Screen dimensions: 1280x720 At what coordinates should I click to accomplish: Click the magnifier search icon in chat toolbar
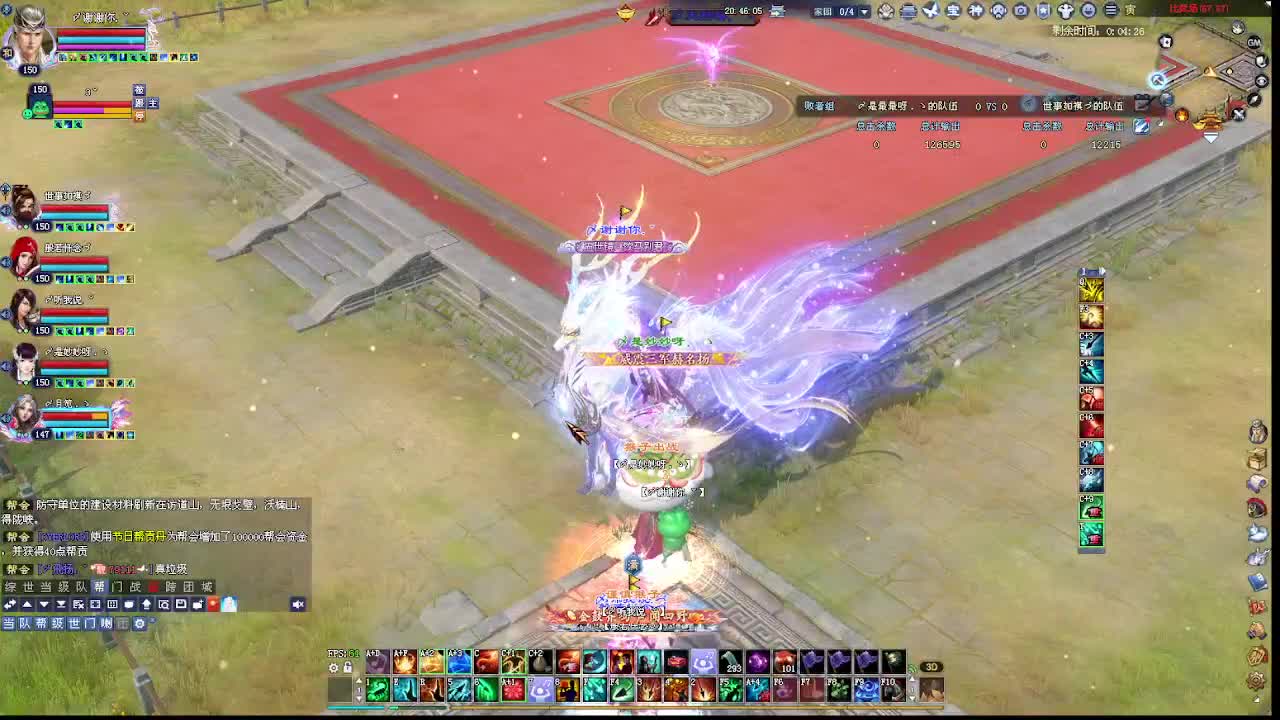[163, 604]
